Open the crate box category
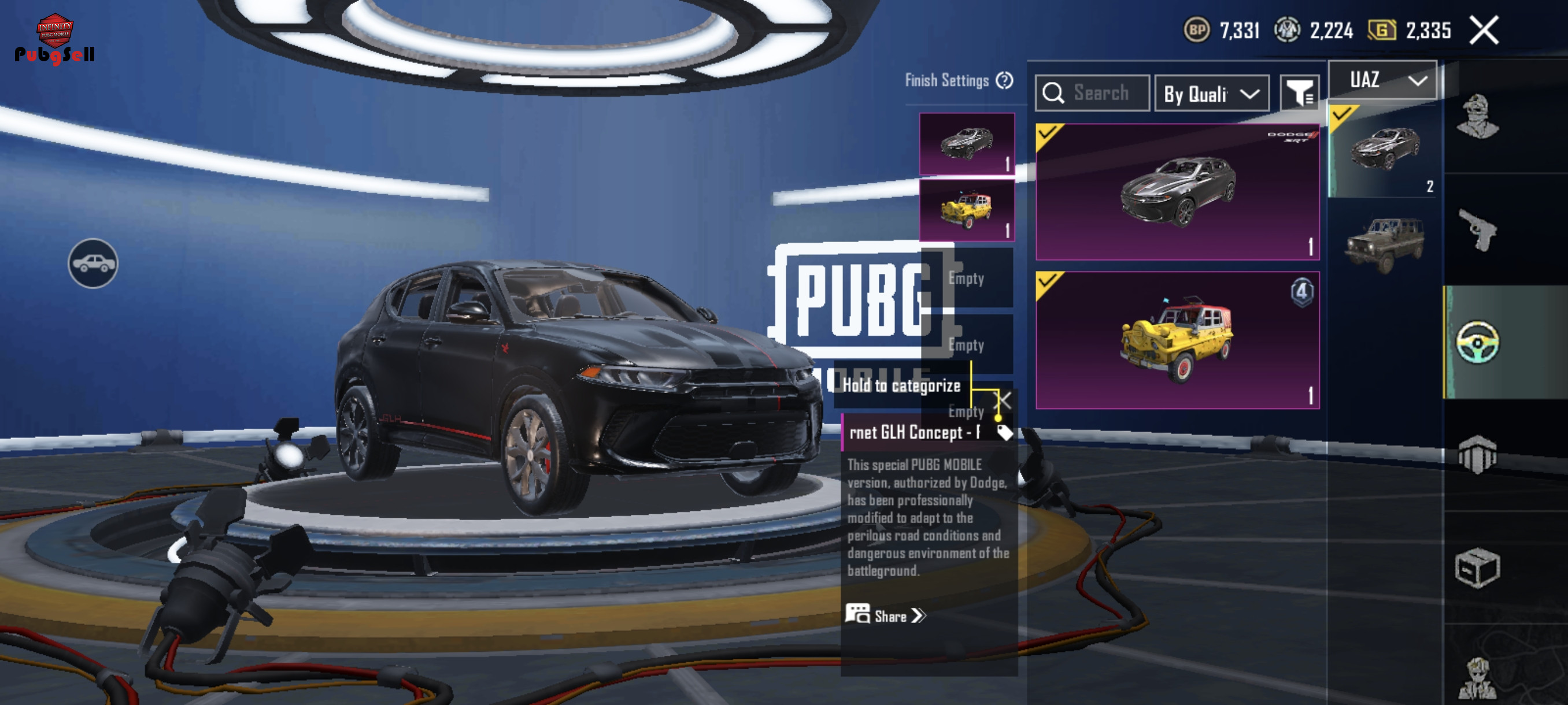 [1477, 567]
